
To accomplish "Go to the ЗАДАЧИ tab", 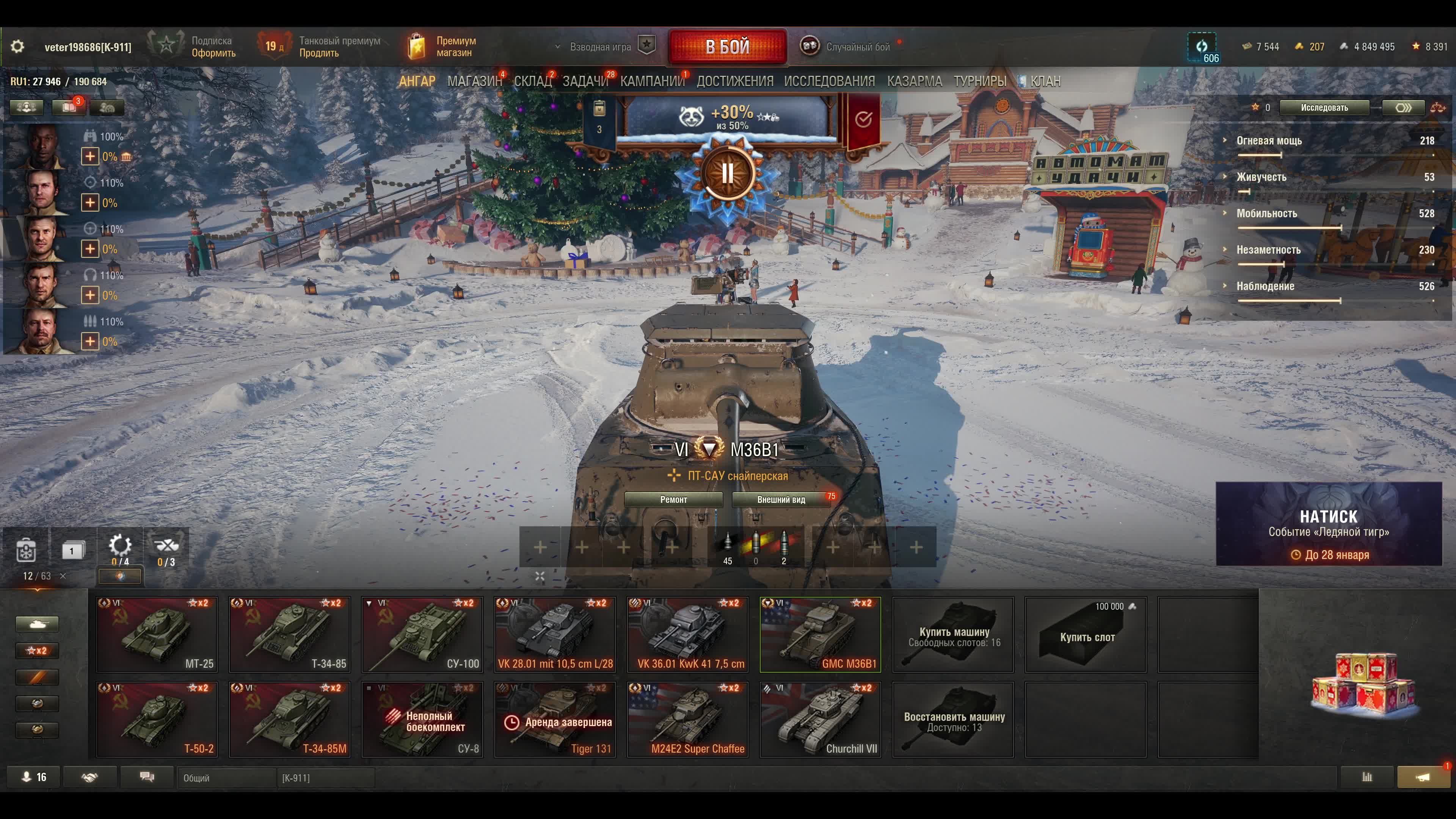I will point(585,82).
